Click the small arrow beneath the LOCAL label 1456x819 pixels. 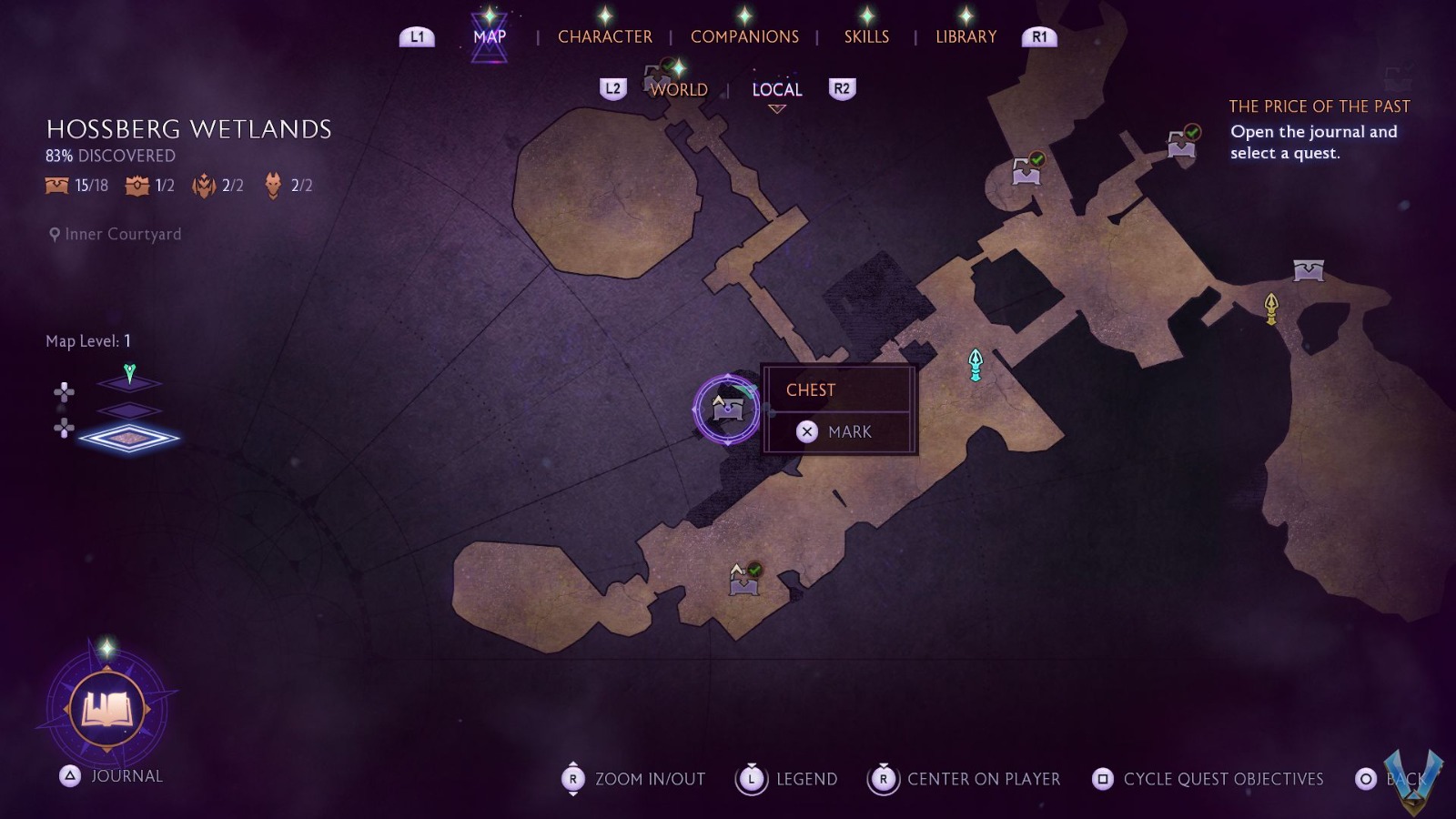[775, 109]
